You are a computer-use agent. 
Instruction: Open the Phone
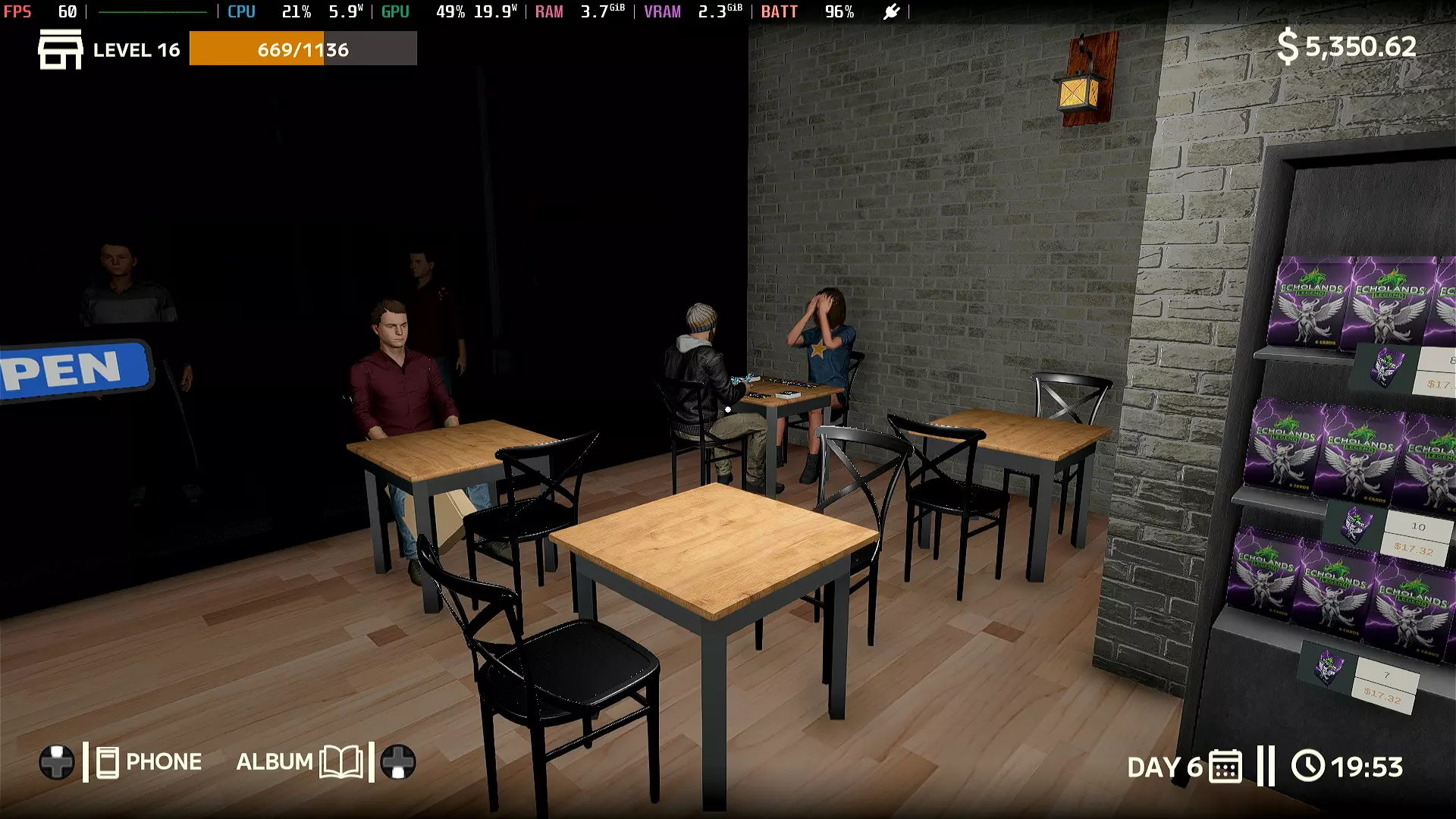(x=149, y=762)
